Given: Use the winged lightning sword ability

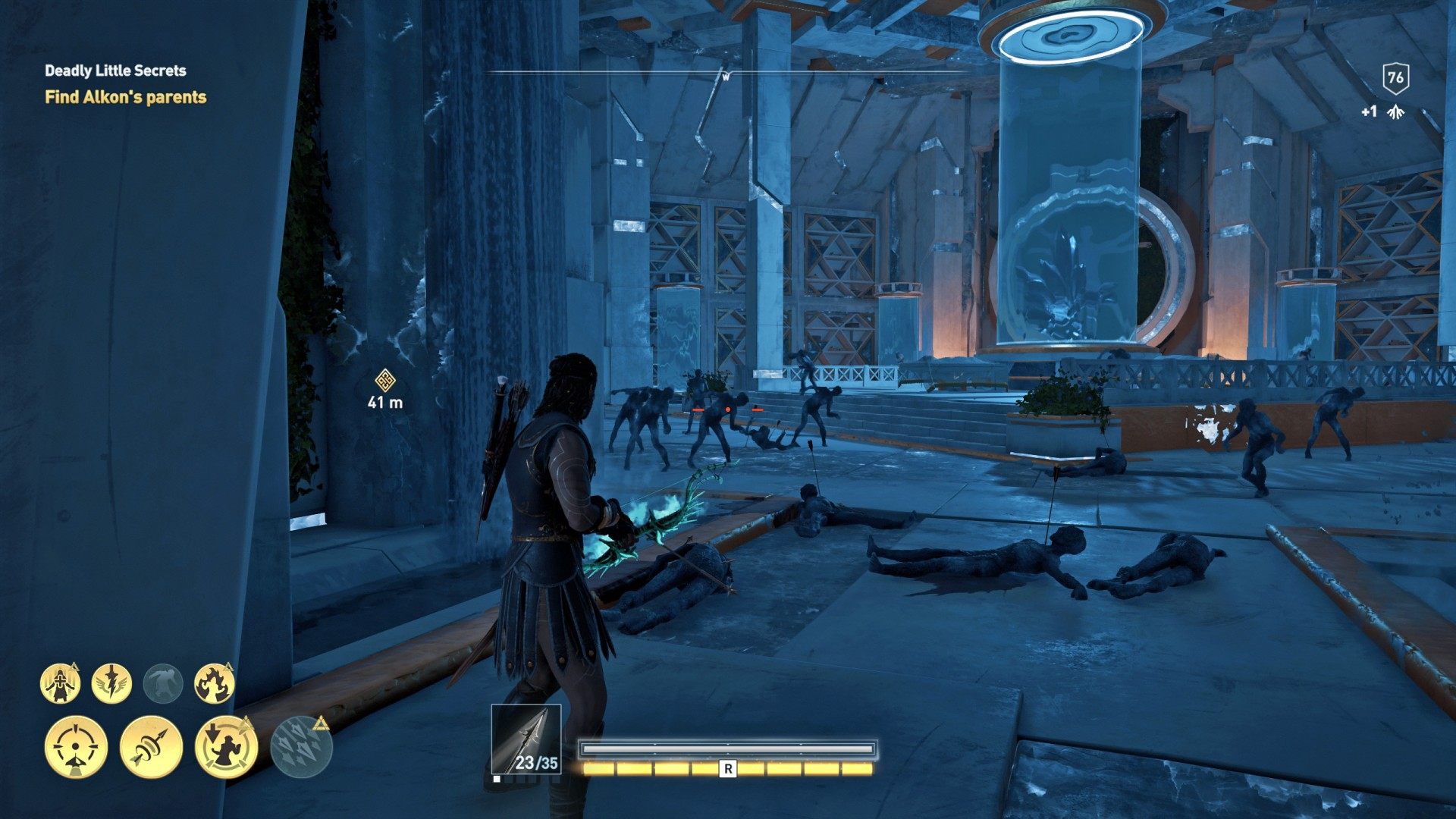Looking at the screenshot, I should point(111,684).
